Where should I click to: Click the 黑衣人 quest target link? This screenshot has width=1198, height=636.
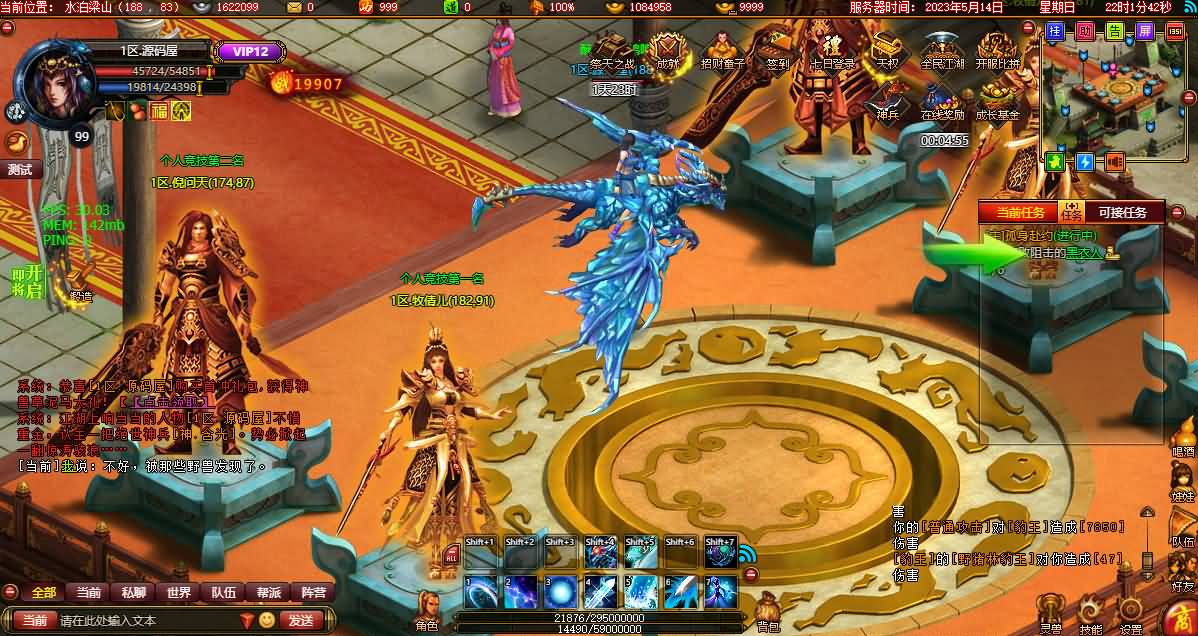coord(1083,253)
